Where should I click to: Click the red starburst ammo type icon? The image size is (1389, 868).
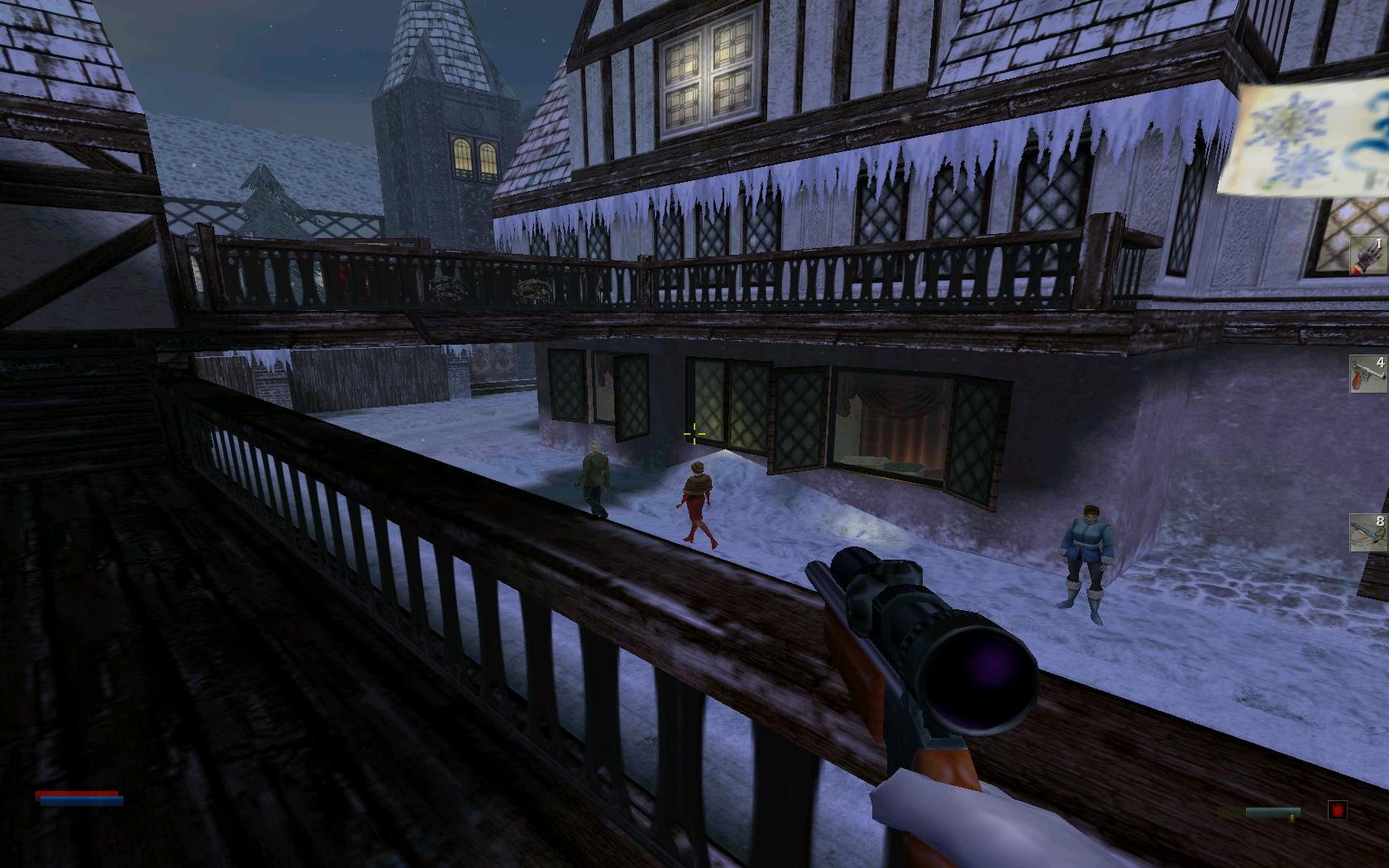click(1337, 810)
